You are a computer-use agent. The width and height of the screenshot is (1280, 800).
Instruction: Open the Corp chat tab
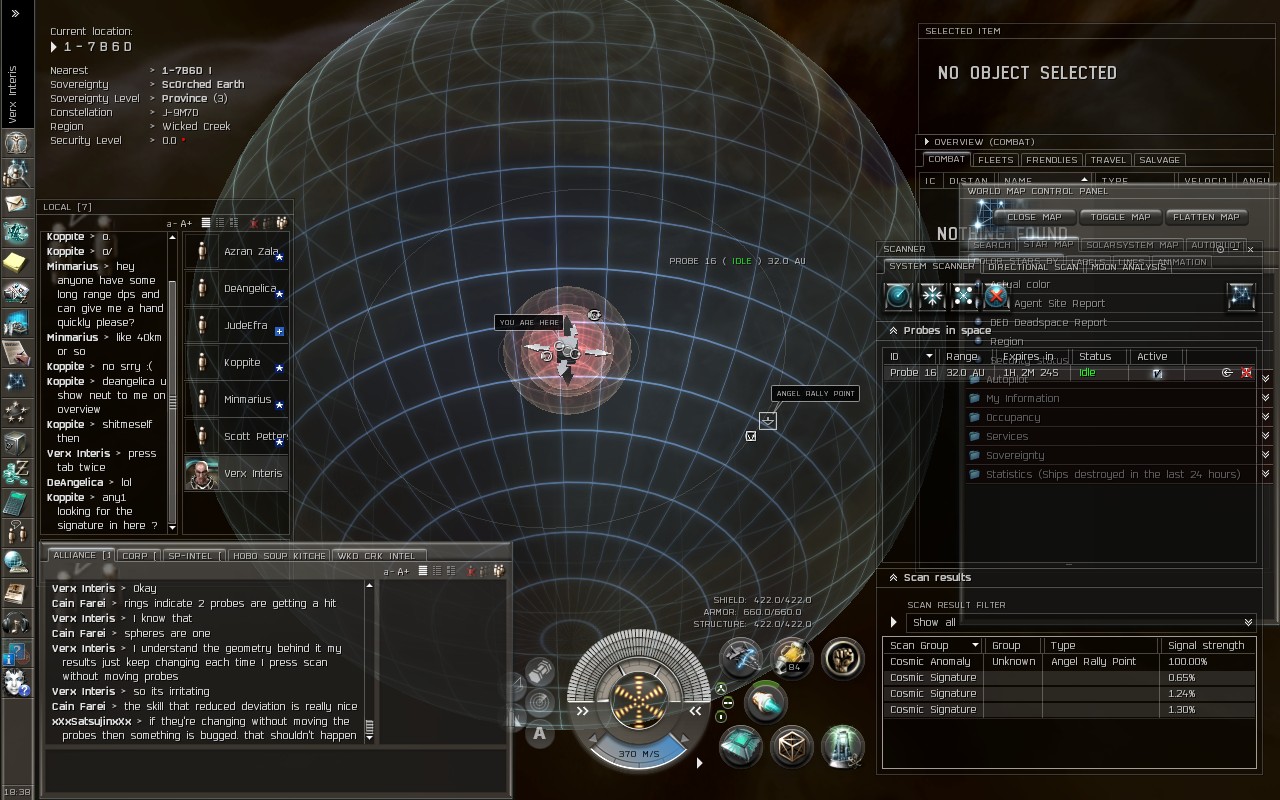point(135,556)
